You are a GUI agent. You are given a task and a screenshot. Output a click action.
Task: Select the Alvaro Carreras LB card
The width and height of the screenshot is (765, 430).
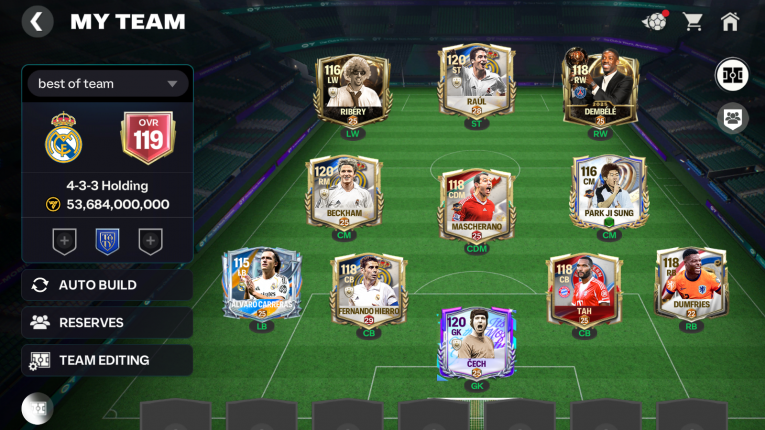point(261,283)
